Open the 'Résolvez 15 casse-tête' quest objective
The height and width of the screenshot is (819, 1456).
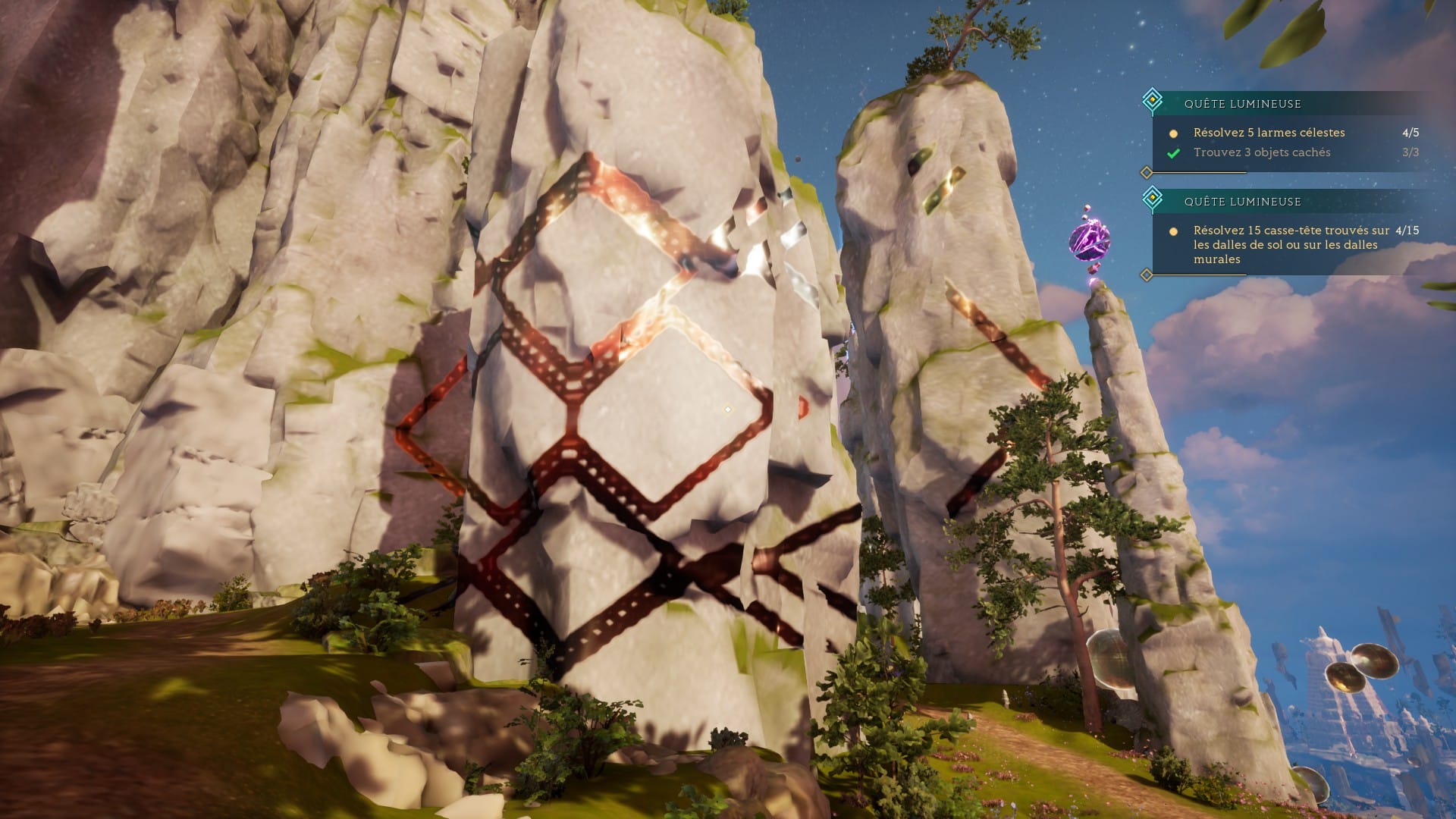point(1290,244)
